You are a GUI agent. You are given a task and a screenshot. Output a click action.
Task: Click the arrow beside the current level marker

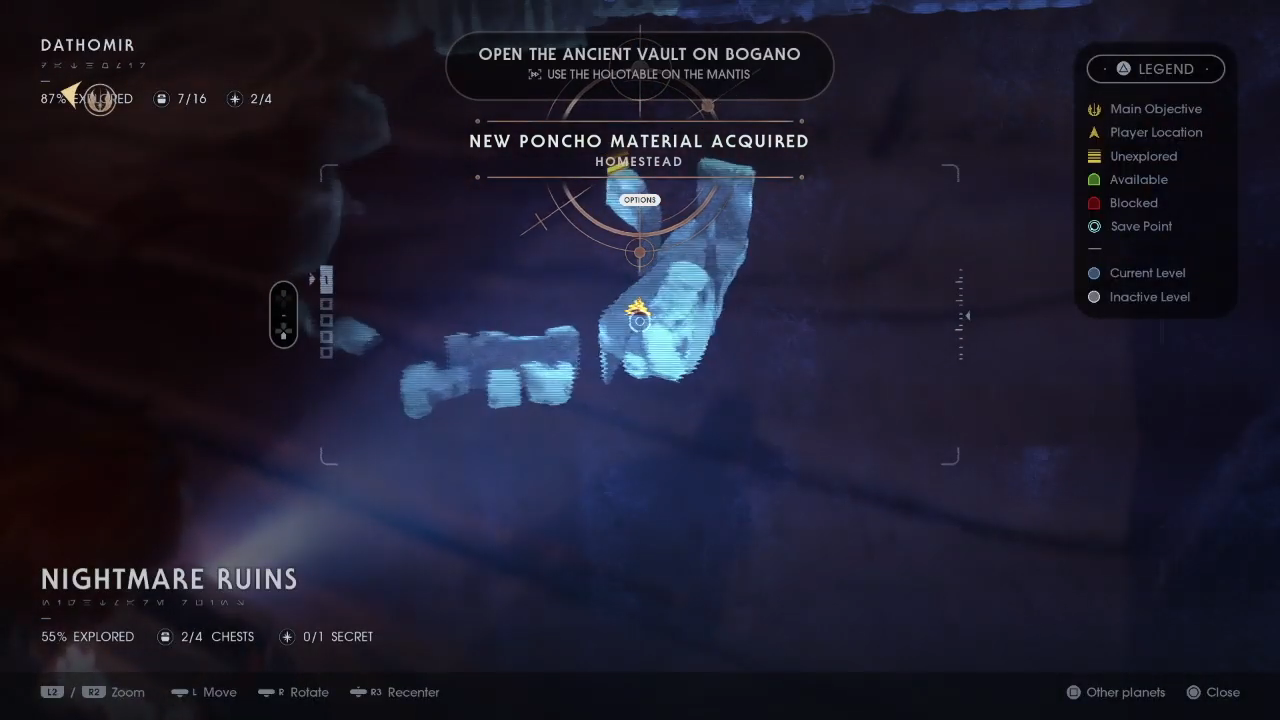313,280
